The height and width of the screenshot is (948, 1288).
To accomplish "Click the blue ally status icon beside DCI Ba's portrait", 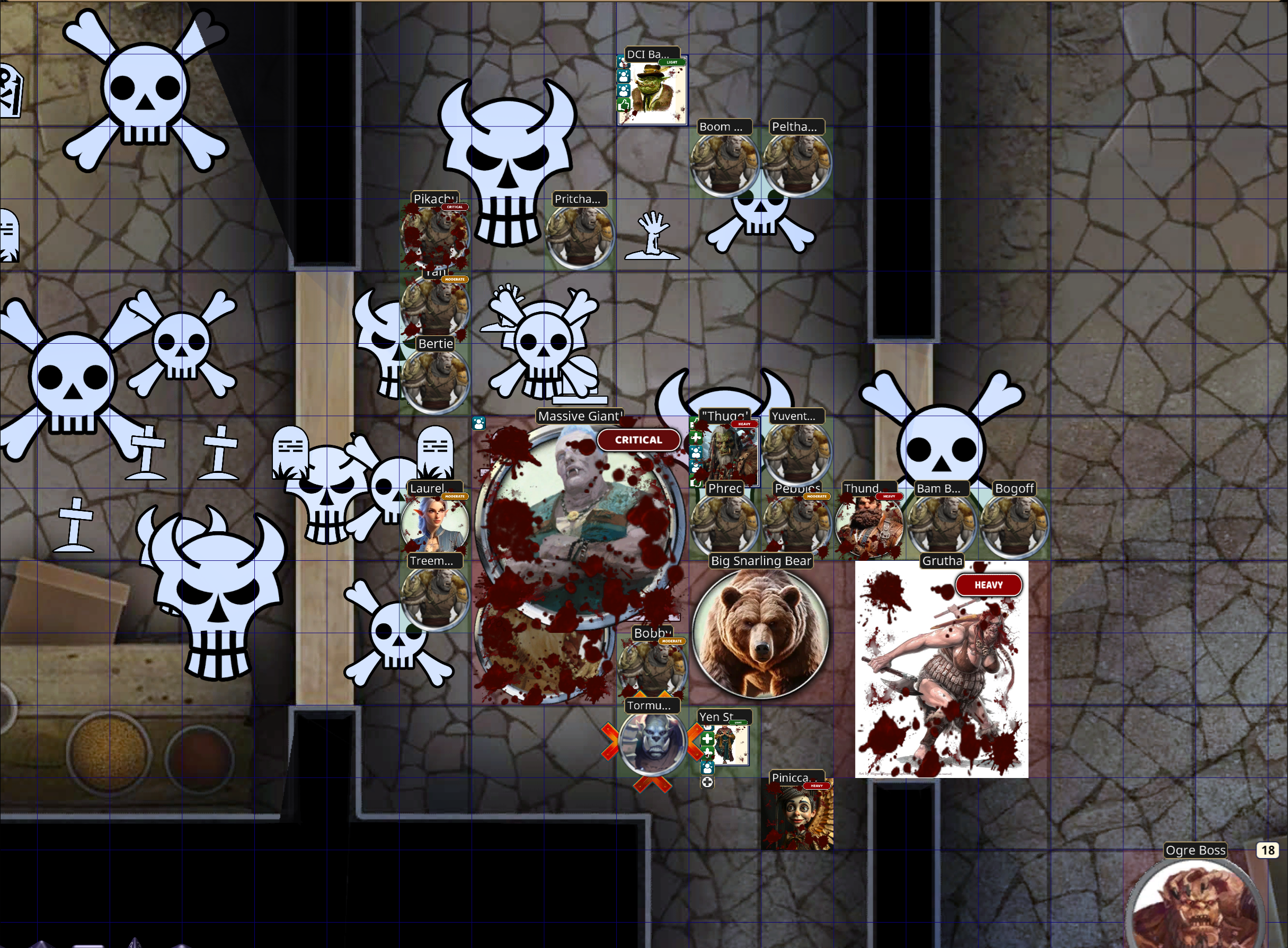I will (x=623, y=77).
